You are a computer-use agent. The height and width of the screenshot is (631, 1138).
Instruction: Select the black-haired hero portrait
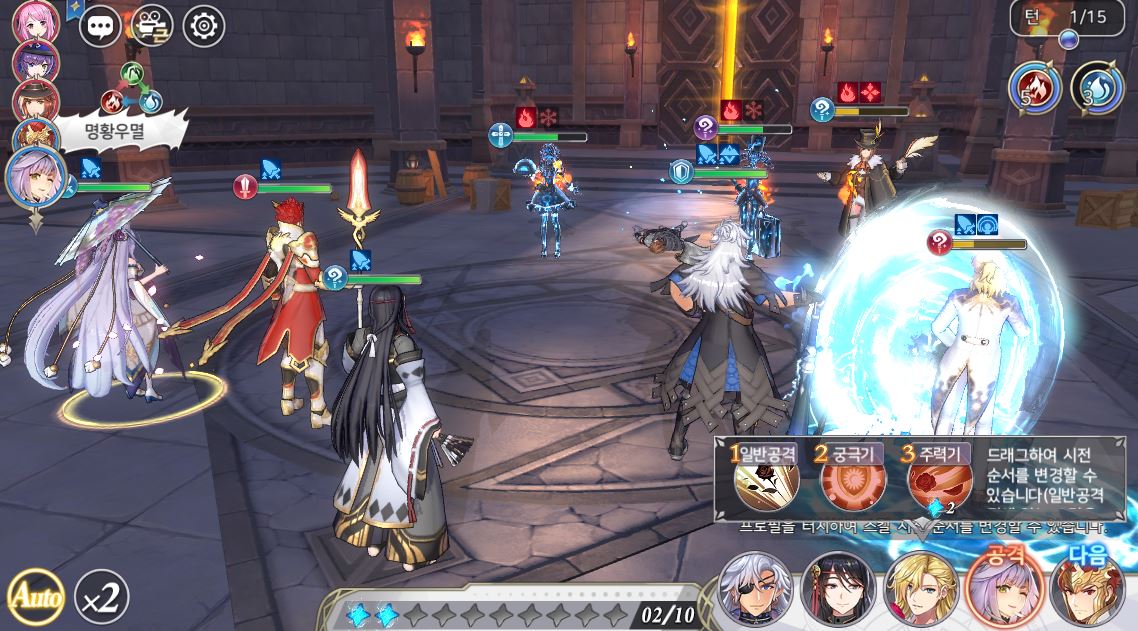pos(838,590)
